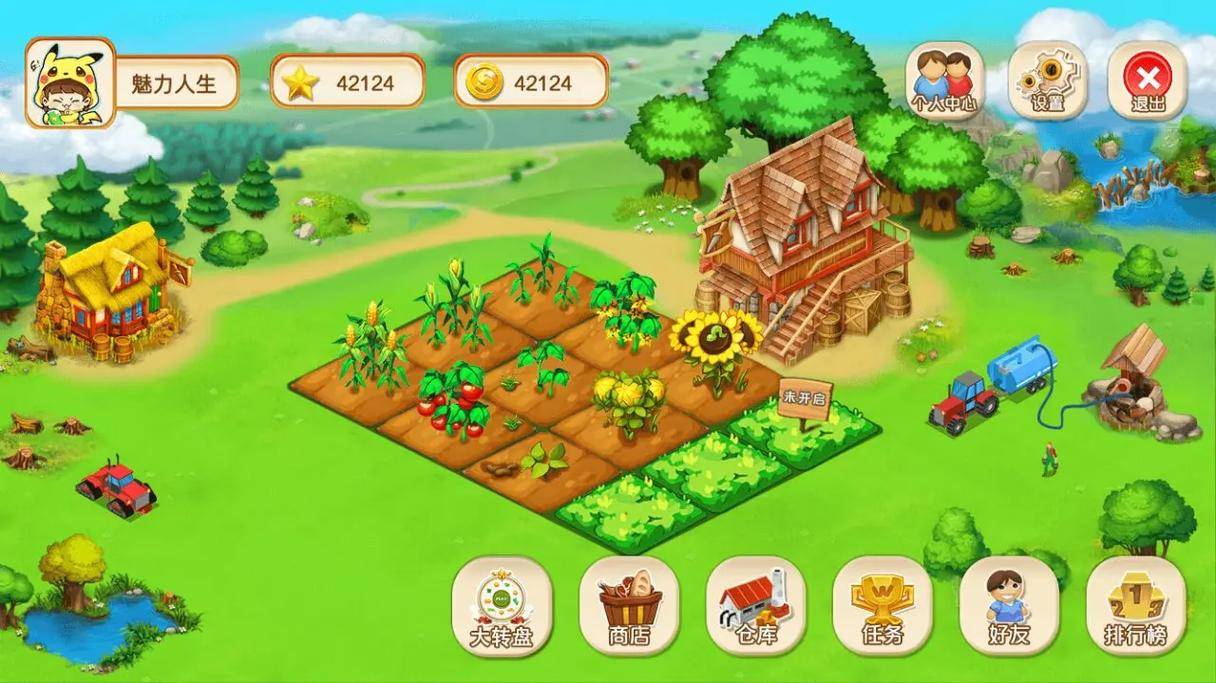Click the red 退出 exit button
Screen dimensions: 1216x683
tap(1147, 81)
